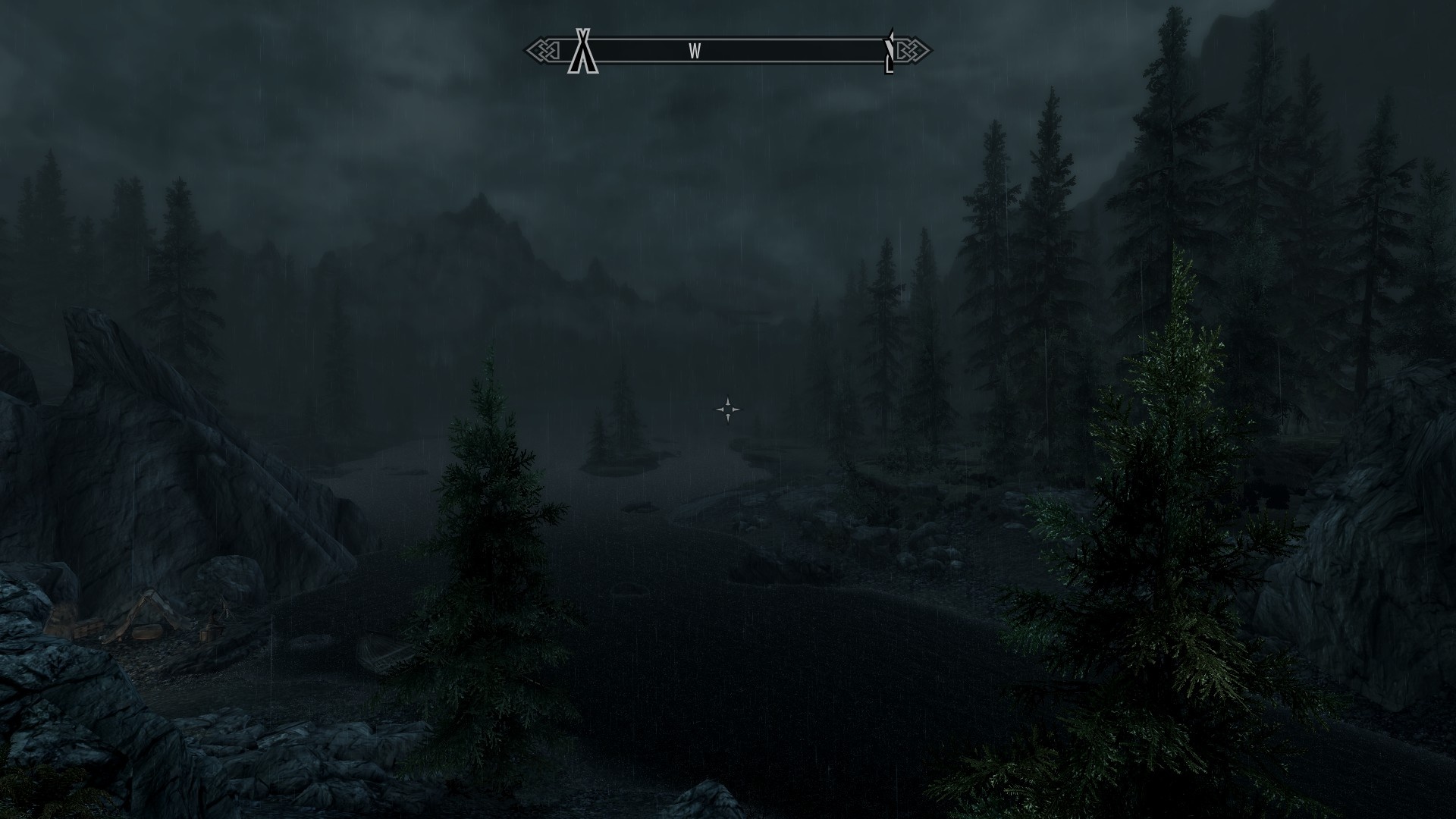Click the West heading on the compass bar
The image size is (1456, 819).
pos(695,51)
